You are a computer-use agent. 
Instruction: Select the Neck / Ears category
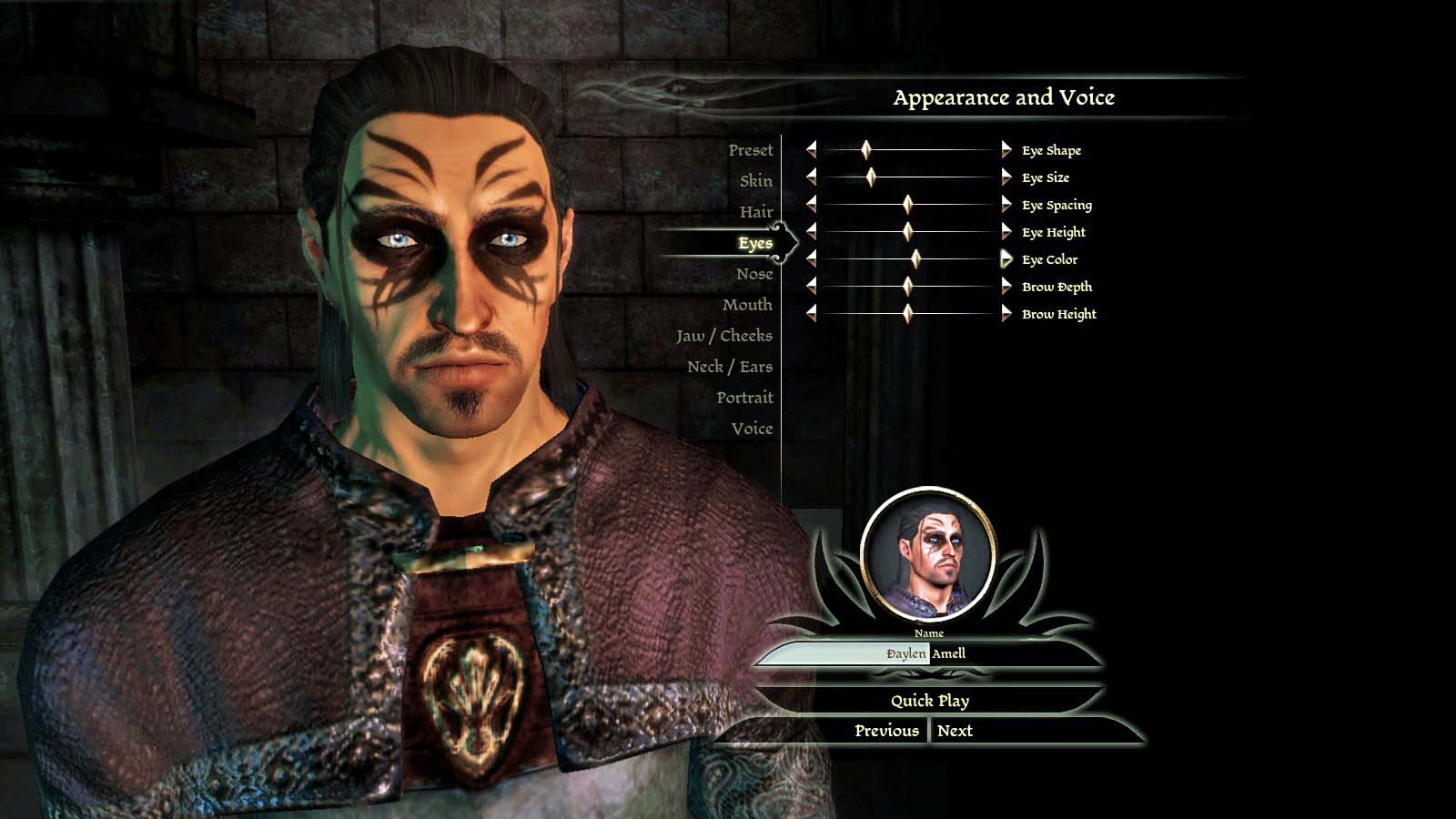(x=729, y=367)
